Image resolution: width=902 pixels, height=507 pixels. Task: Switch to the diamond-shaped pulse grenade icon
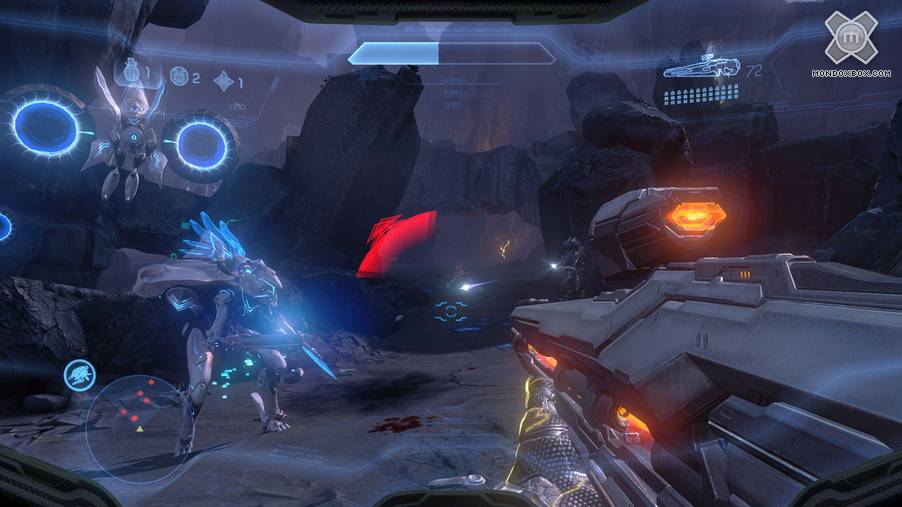pos(223,80)
